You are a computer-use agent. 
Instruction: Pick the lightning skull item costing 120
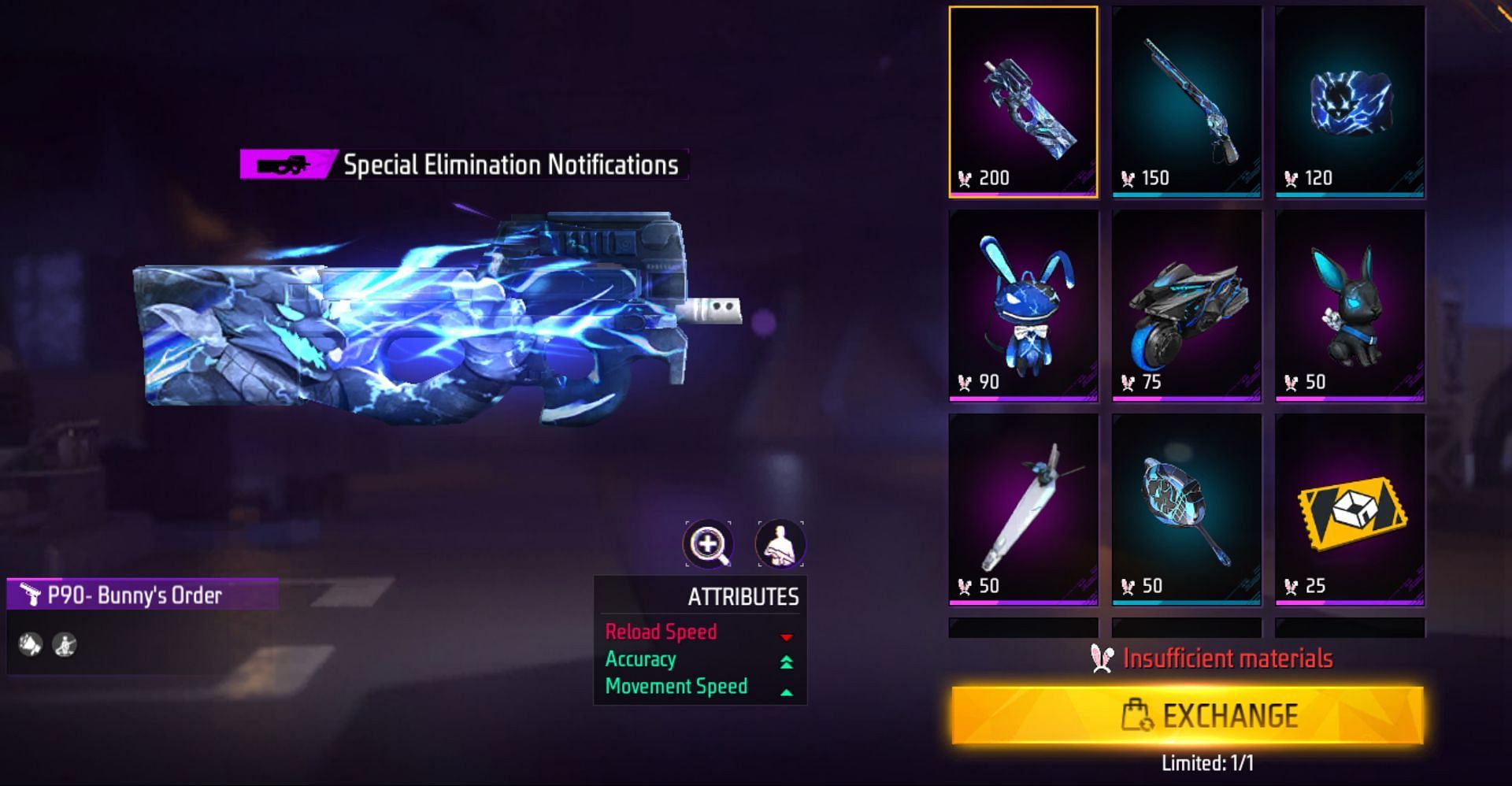(x=1350, y=102)
